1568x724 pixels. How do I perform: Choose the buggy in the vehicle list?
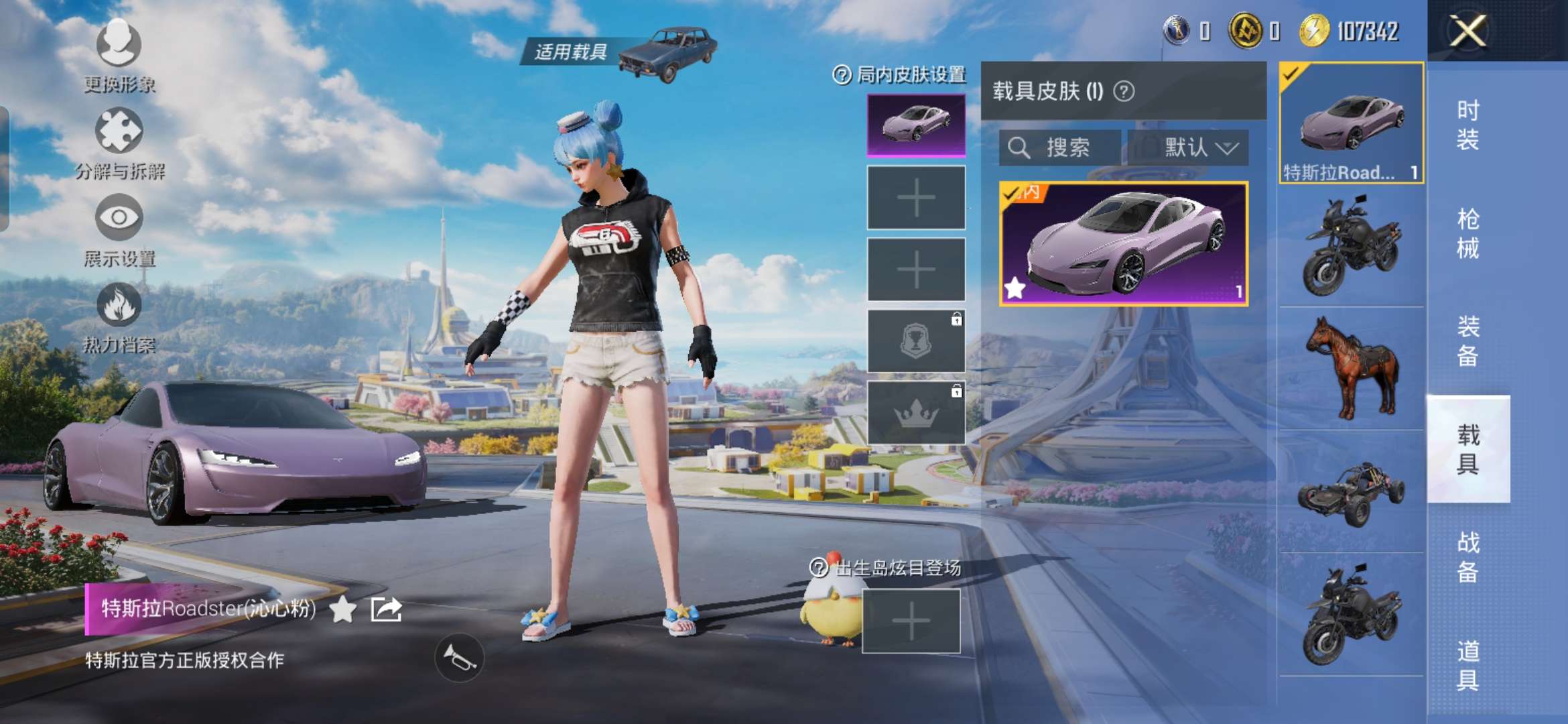[x=1351, y=493]
